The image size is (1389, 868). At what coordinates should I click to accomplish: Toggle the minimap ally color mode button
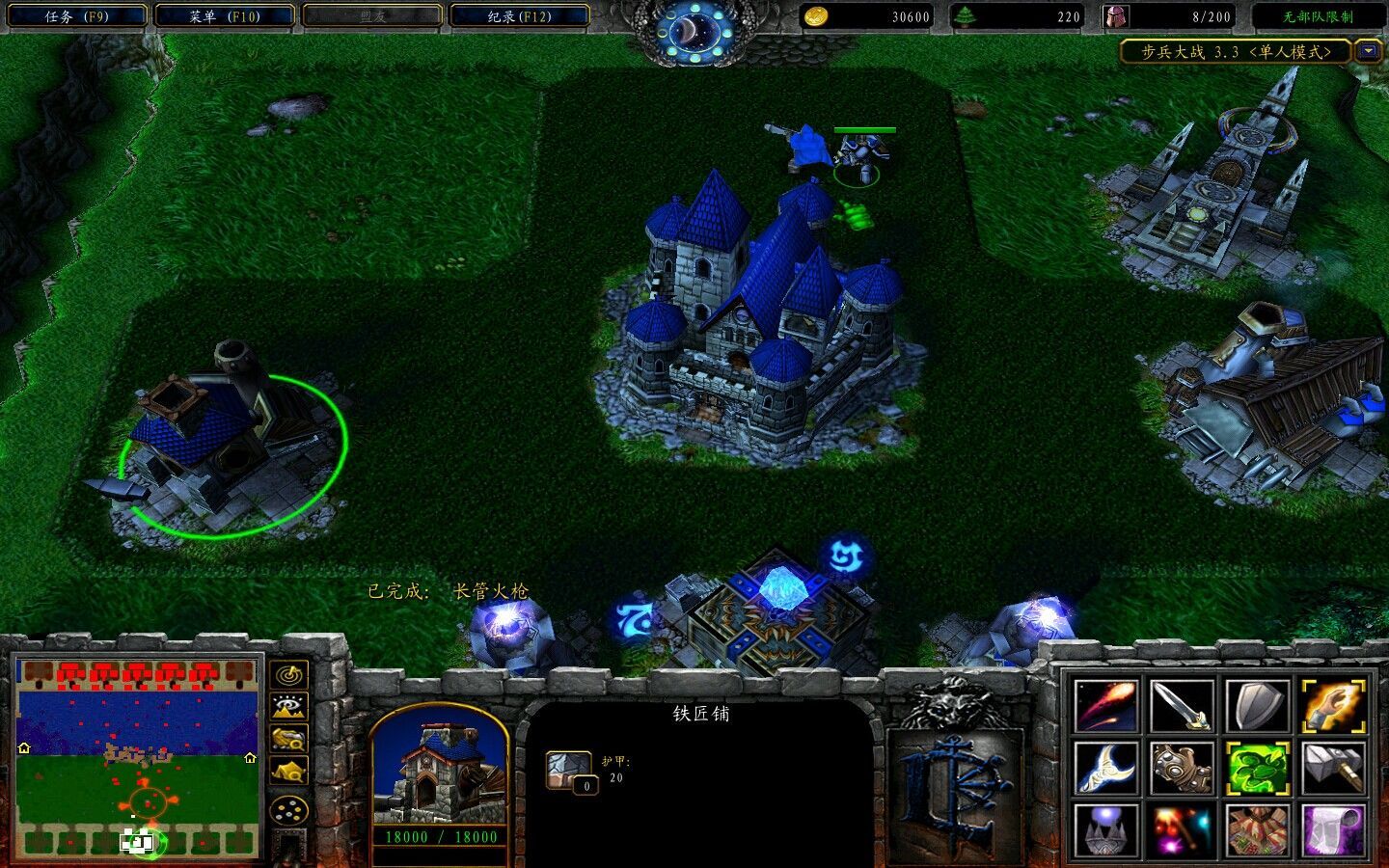[x=289, y=739]
